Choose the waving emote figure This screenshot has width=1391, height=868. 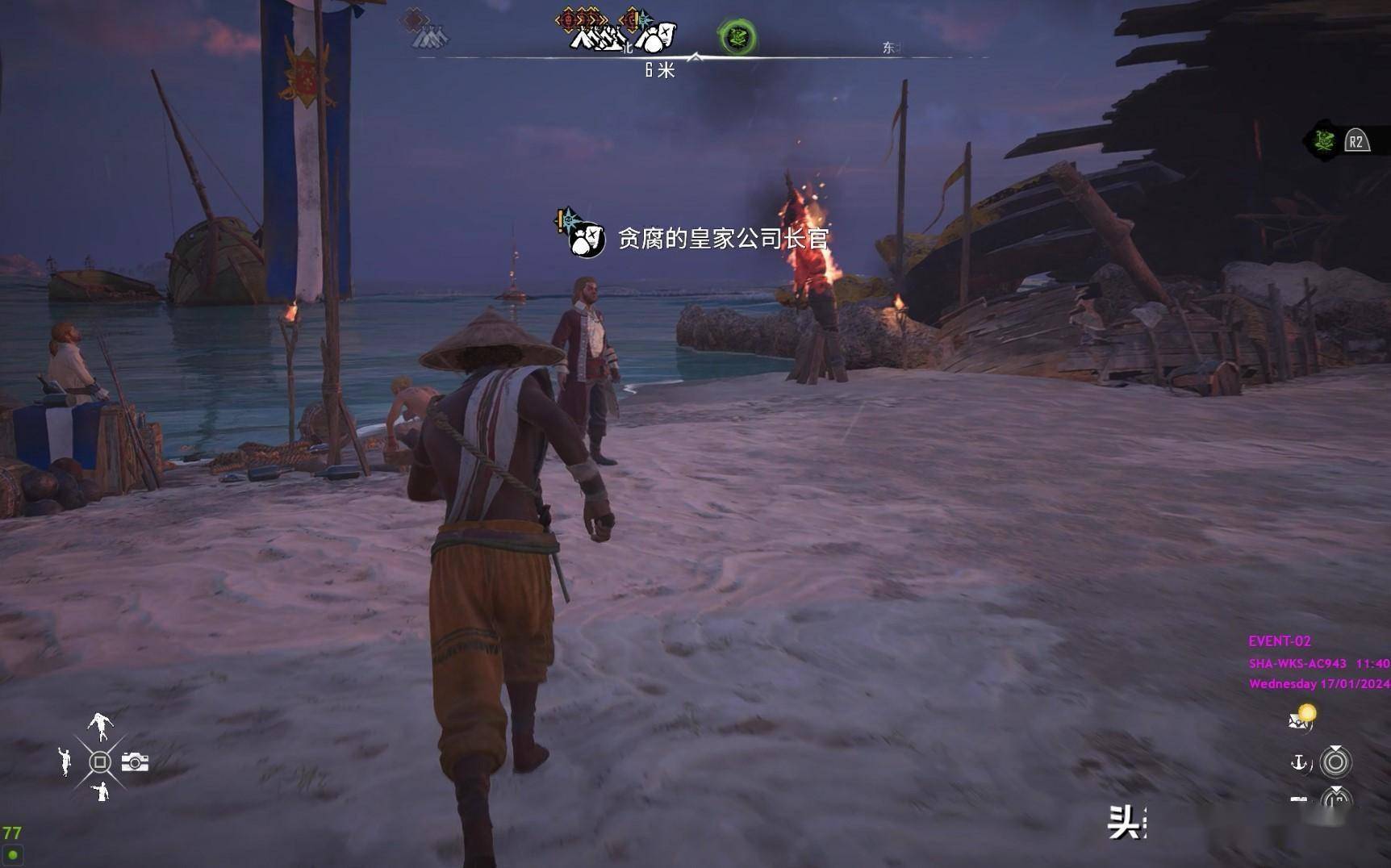(x=65, y=762)
